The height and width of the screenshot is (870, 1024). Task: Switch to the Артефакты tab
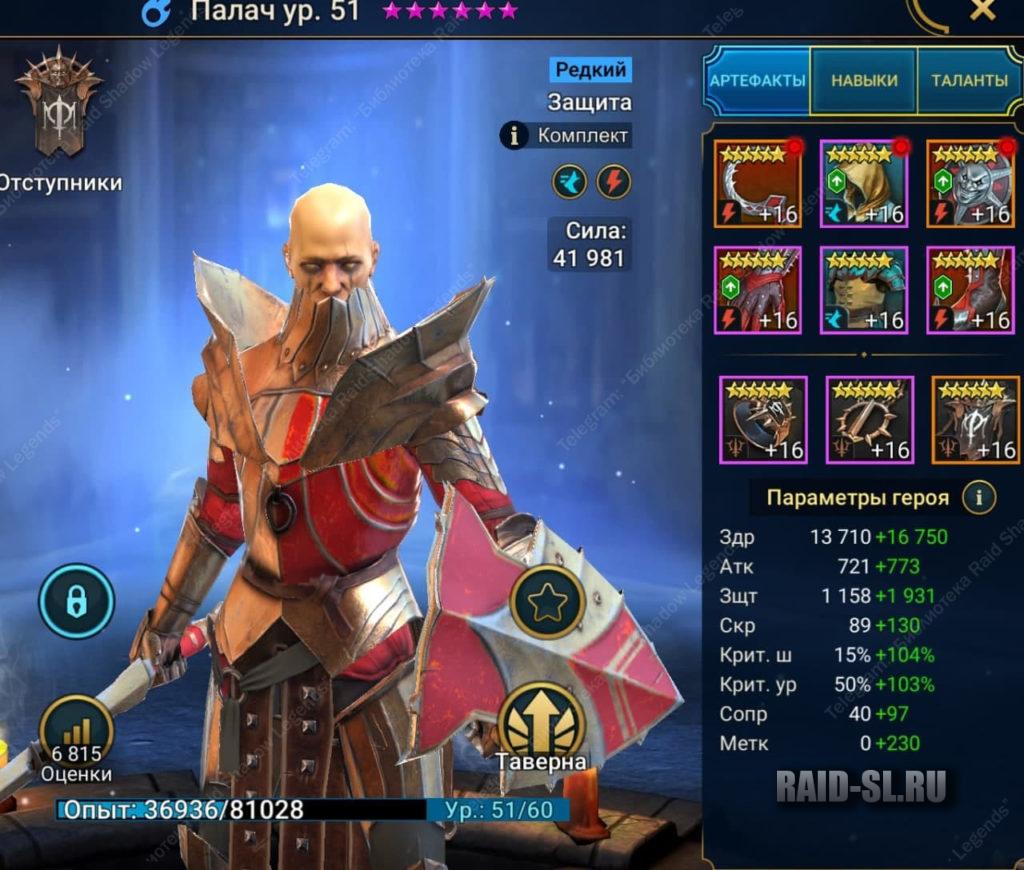click(757, 80)
